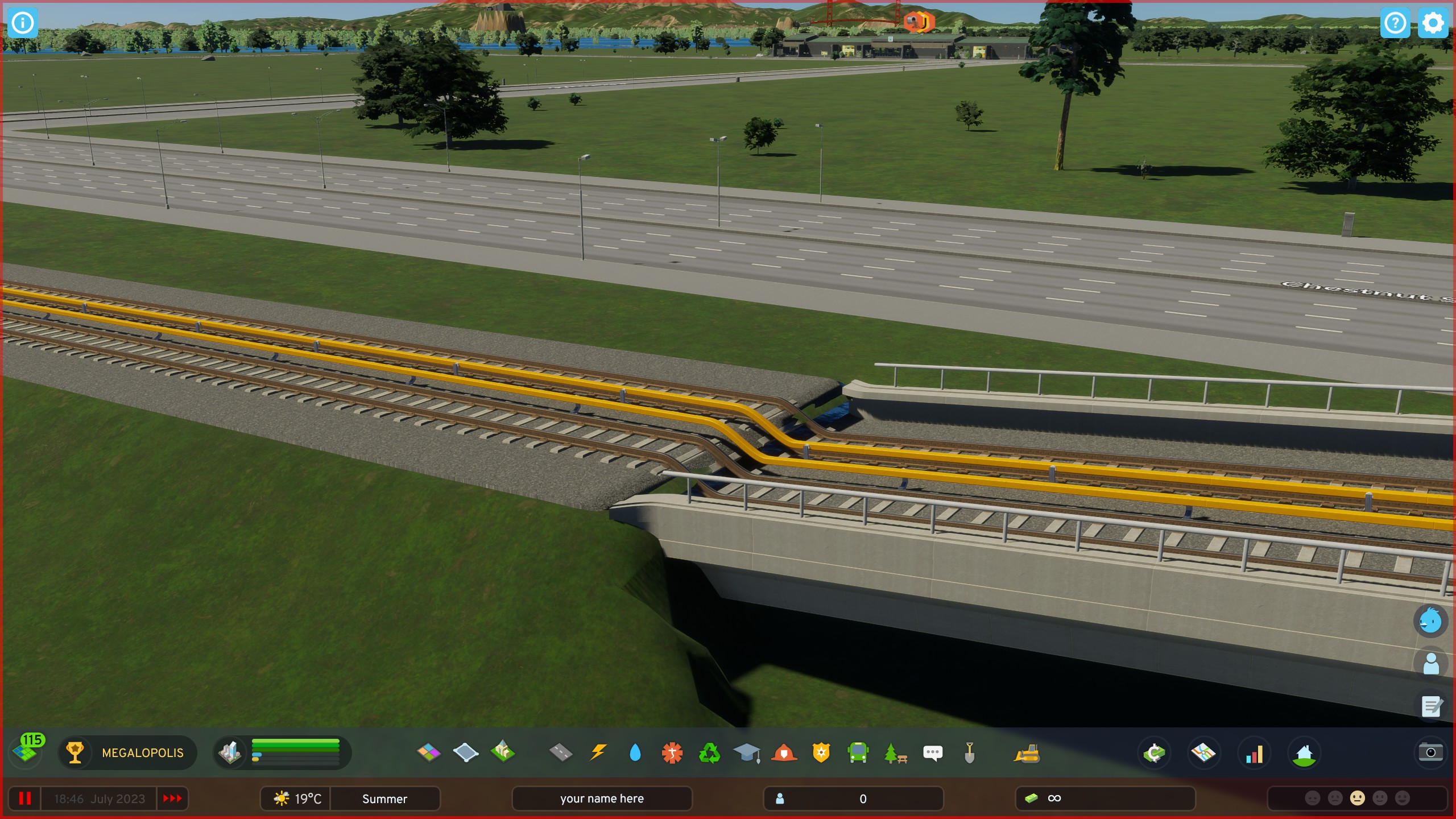Open the Map & Markers overview tab
The image size is (1456, 819).
coord(1204,753)
